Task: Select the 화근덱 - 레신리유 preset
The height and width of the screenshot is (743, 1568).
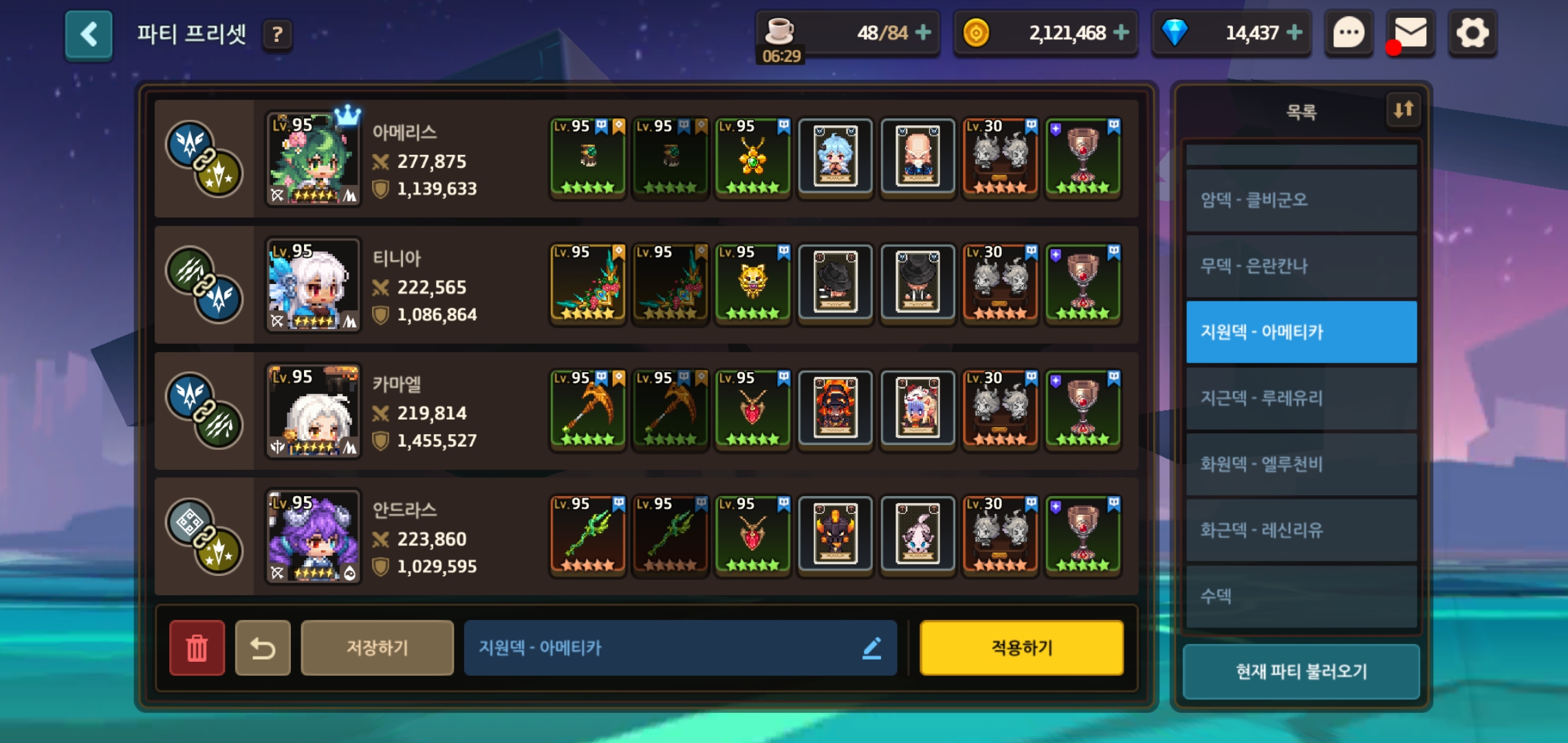Action: [x=1301, y=530]
